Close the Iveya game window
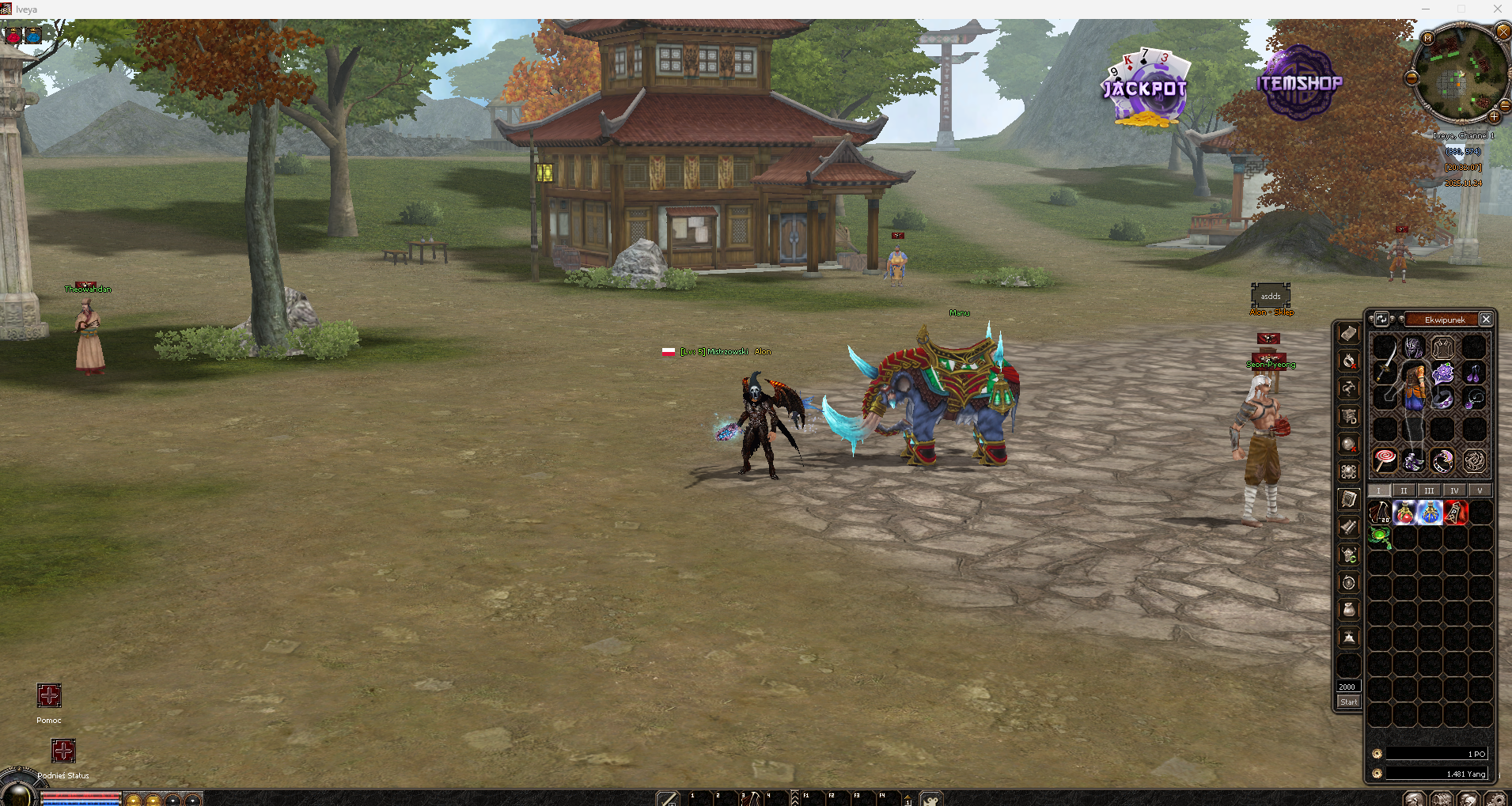Screen dimensions: 1512x806 point(1497,9)
